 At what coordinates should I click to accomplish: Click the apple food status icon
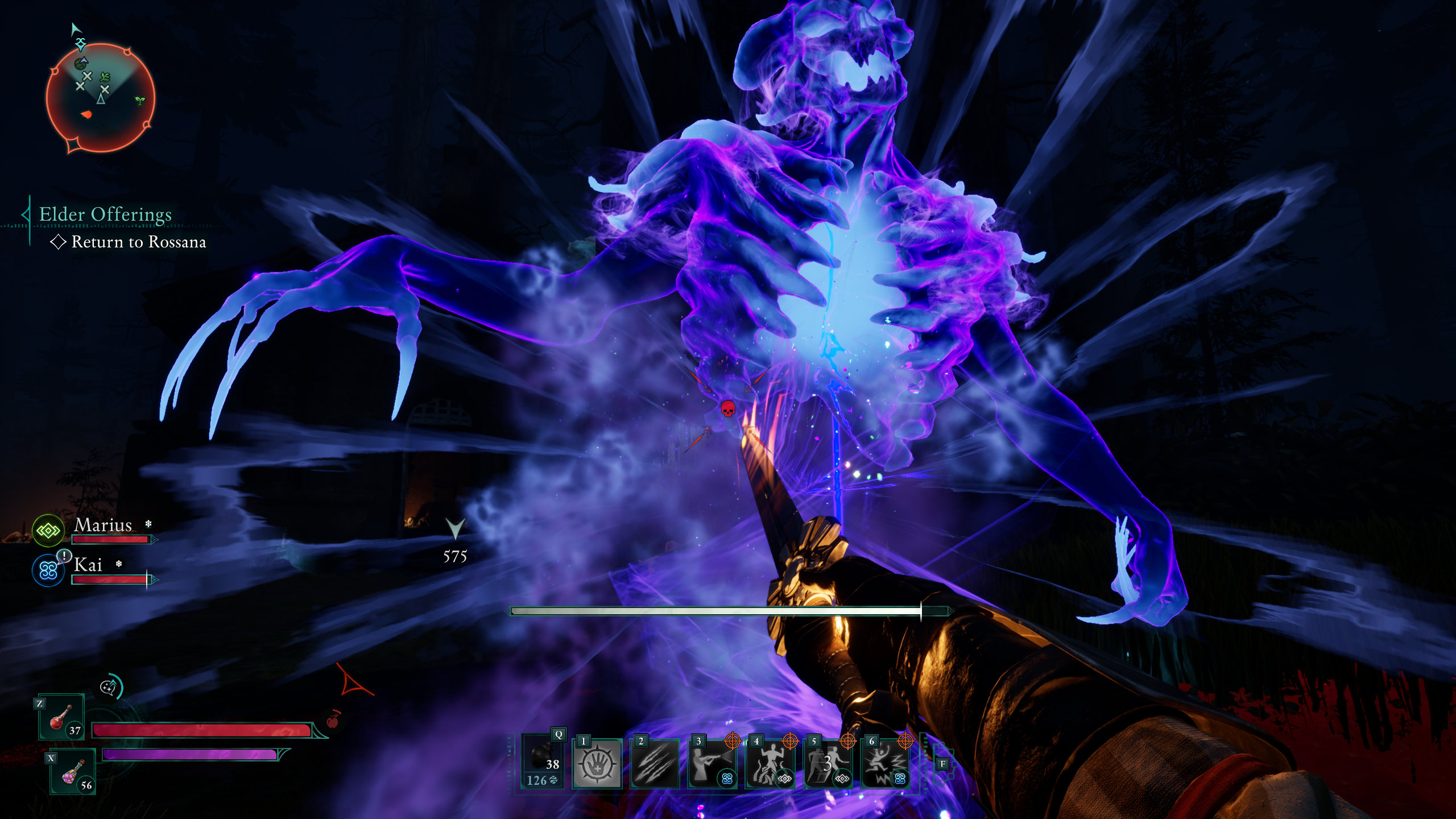333,721
